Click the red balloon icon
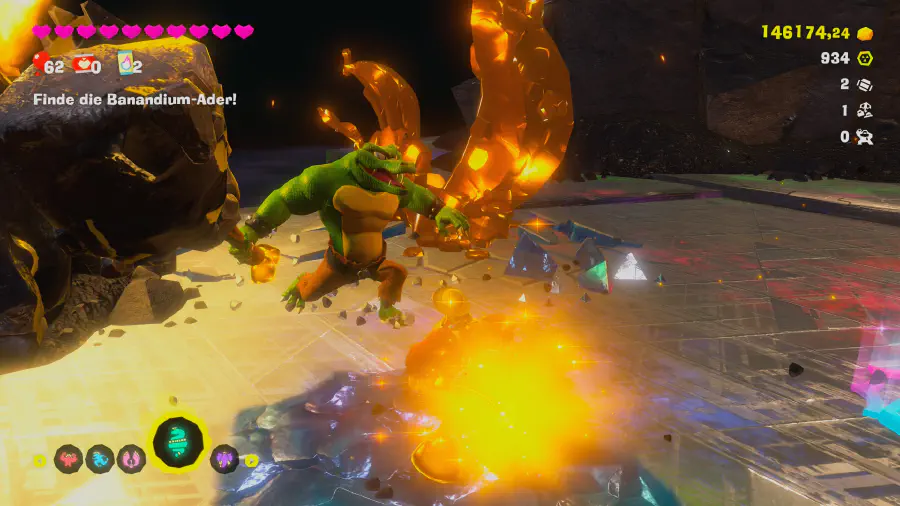 tap(40, 65)
